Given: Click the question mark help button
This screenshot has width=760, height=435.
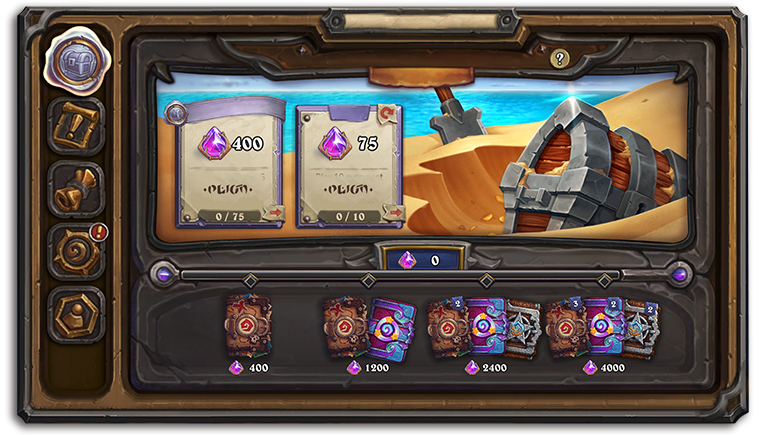Looking at the screenshot, I should tap(559, 59).
